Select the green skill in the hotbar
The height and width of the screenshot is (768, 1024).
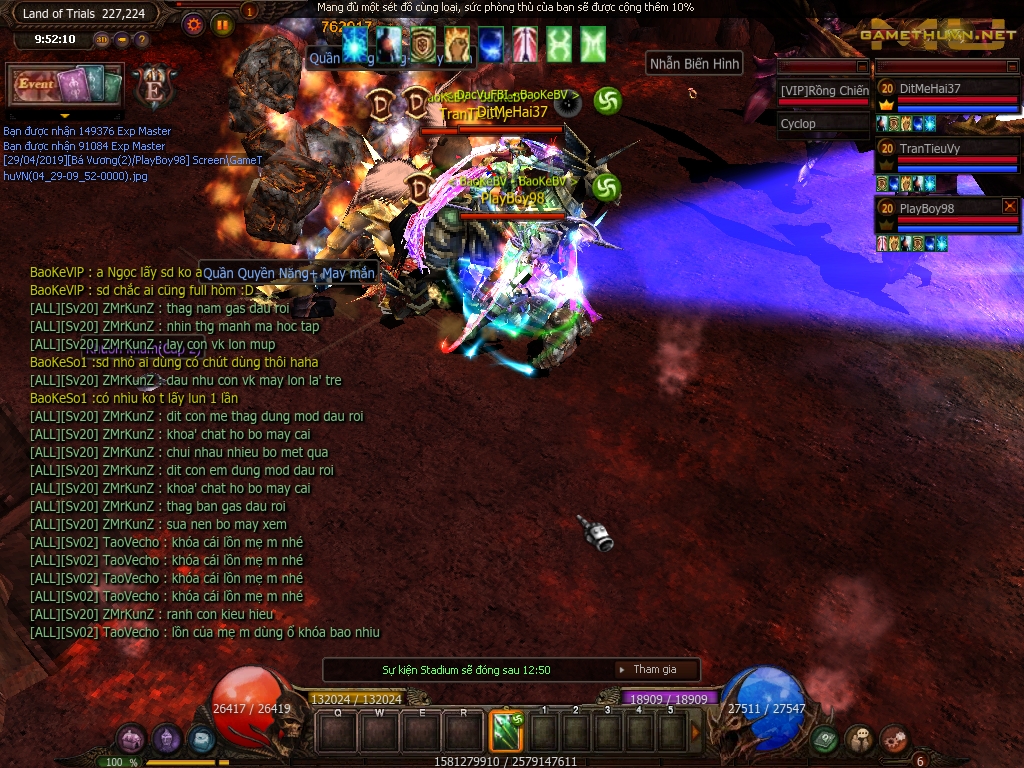506,731
